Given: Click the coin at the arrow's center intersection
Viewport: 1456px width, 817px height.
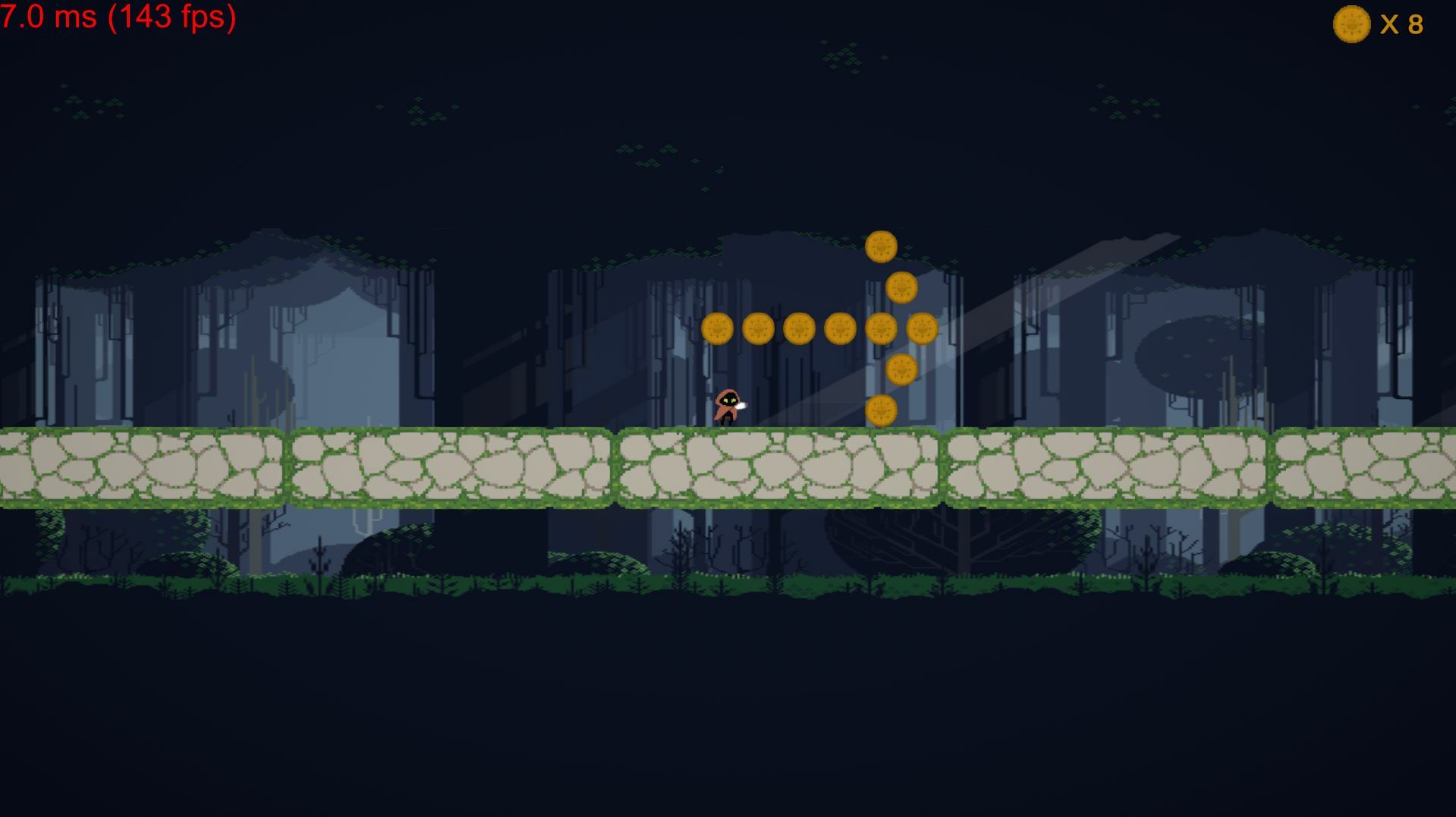Looking at the screenshot, I should pos(880,330).
